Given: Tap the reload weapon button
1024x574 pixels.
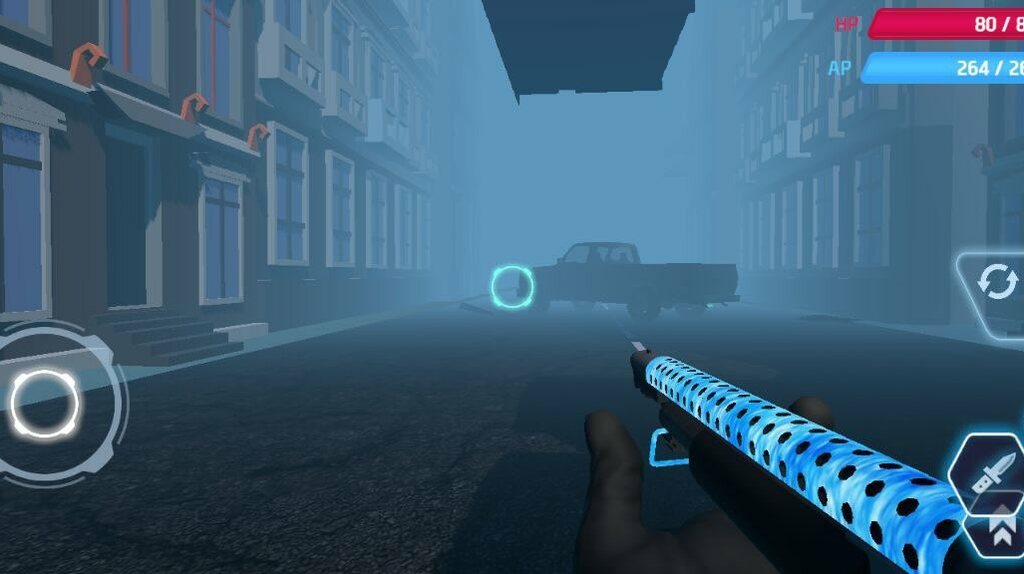Looking at the screenshot, I should pyautogui.click(x=996, y=283).
